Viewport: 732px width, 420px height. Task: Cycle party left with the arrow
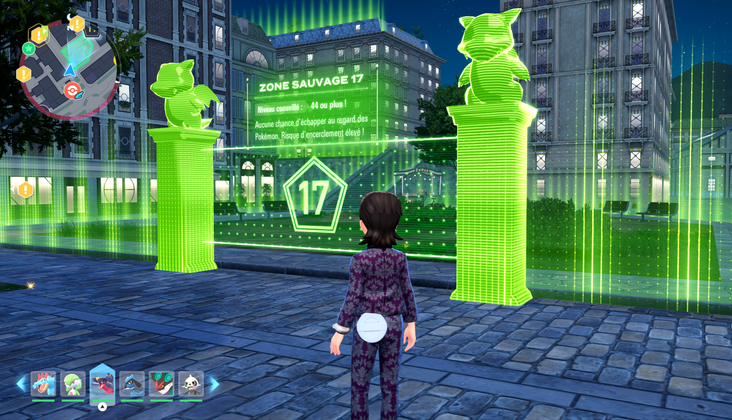pos(21,384)
